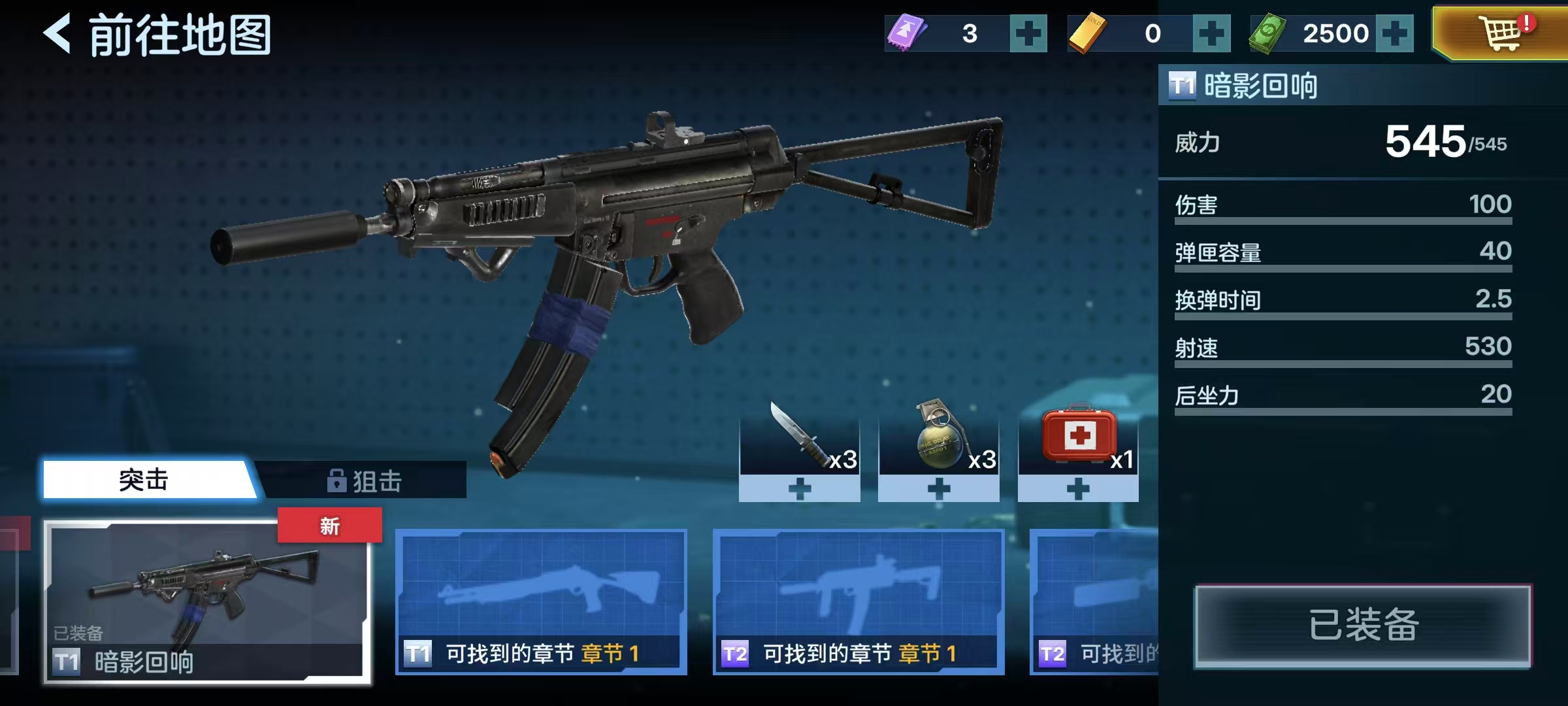
Task: Choose the T1 shotgun blueprint card
Action: pos(541,601)
